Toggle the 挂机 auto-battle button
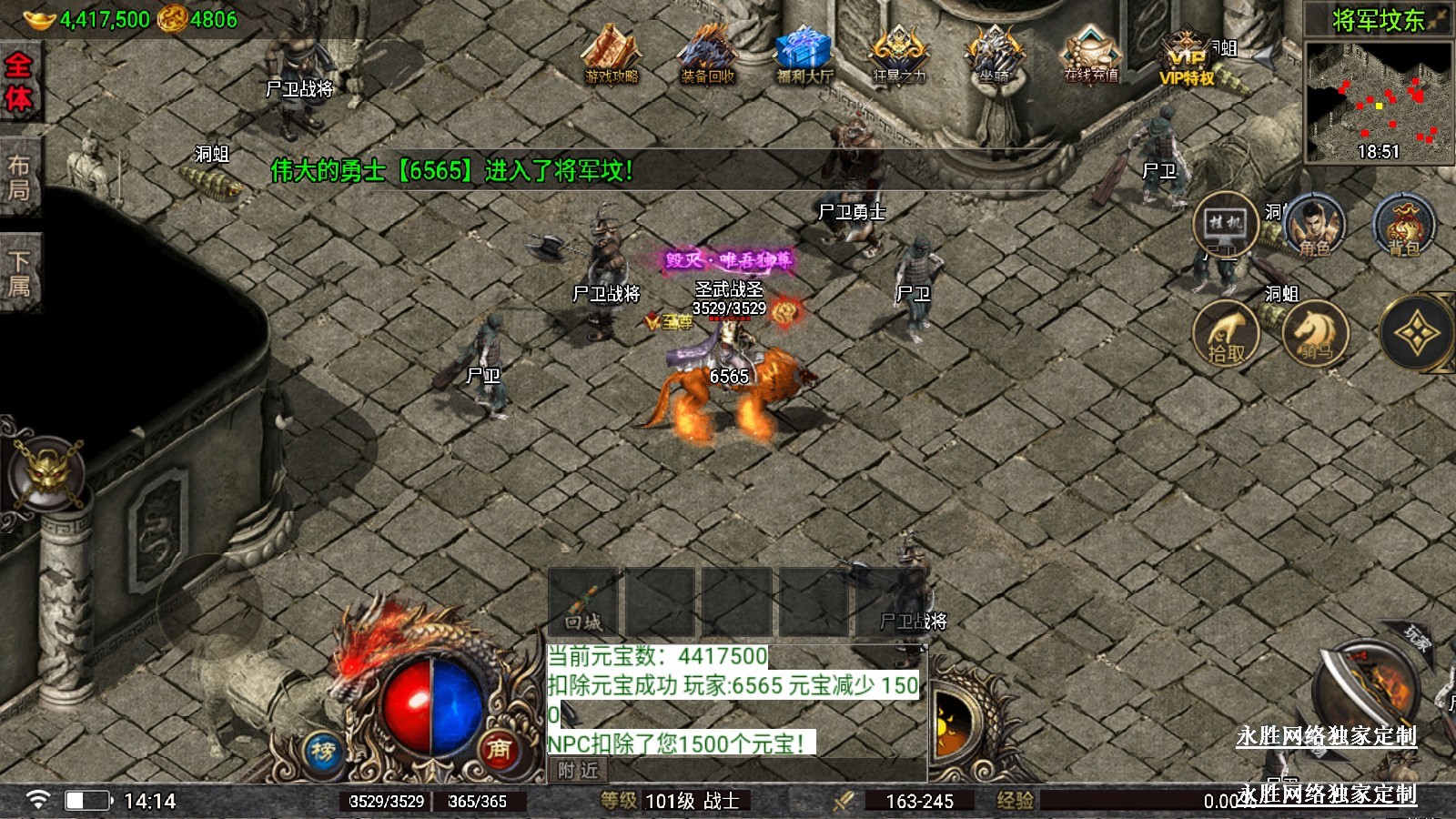This screenshot has width=1456, height=819. tap(1225, 224)
